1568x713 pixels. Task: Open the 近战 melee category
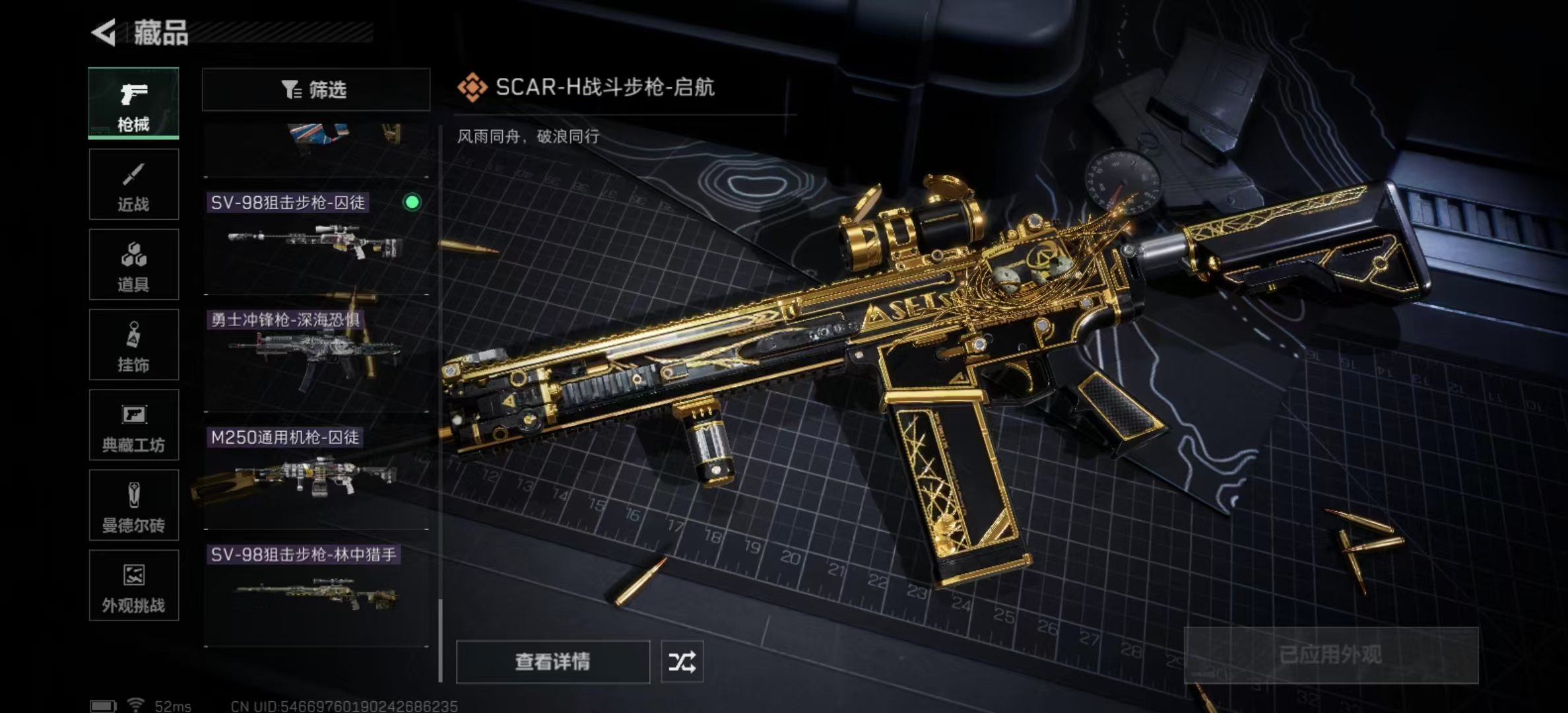pos(133,184)
